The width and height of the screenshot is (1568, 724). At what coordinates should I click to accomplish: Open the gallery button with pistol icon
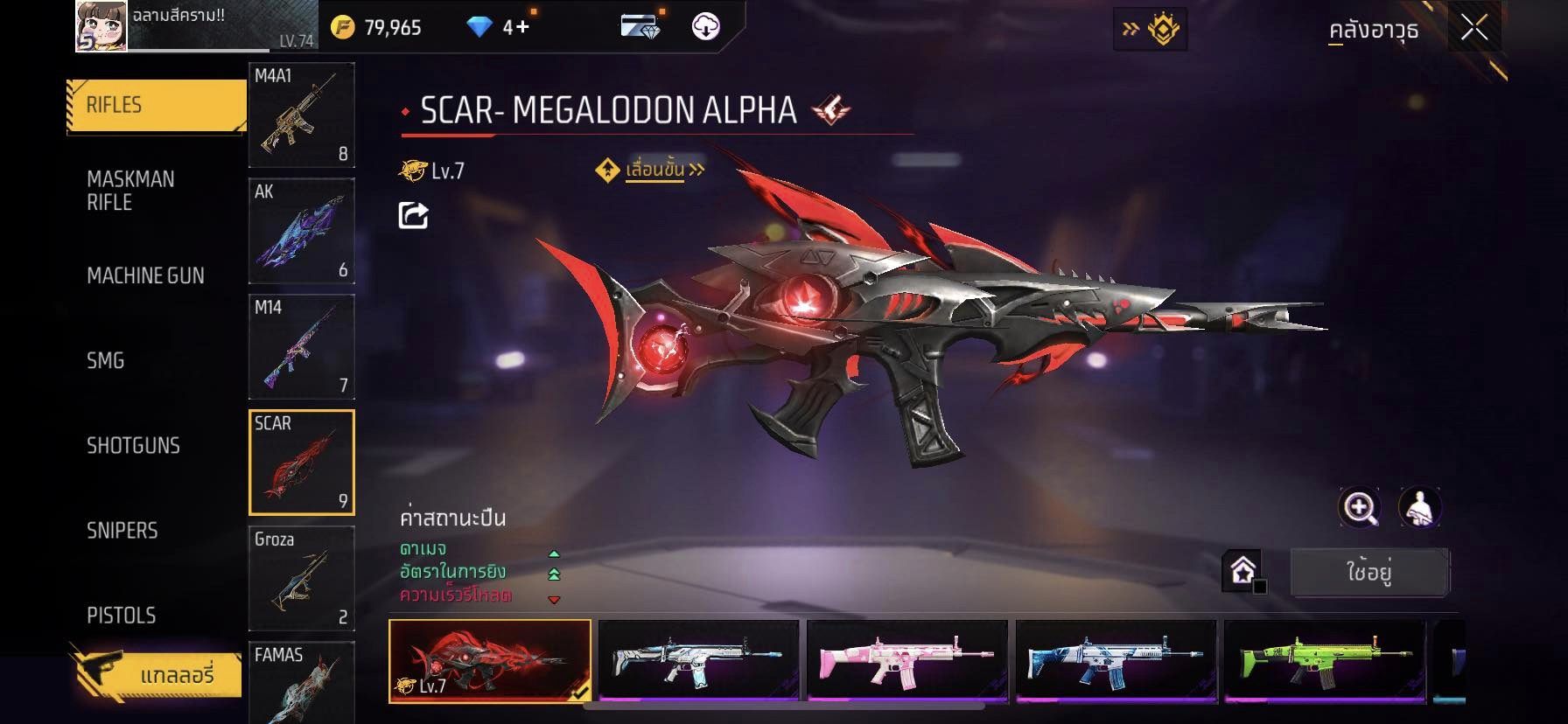point(156,674)
